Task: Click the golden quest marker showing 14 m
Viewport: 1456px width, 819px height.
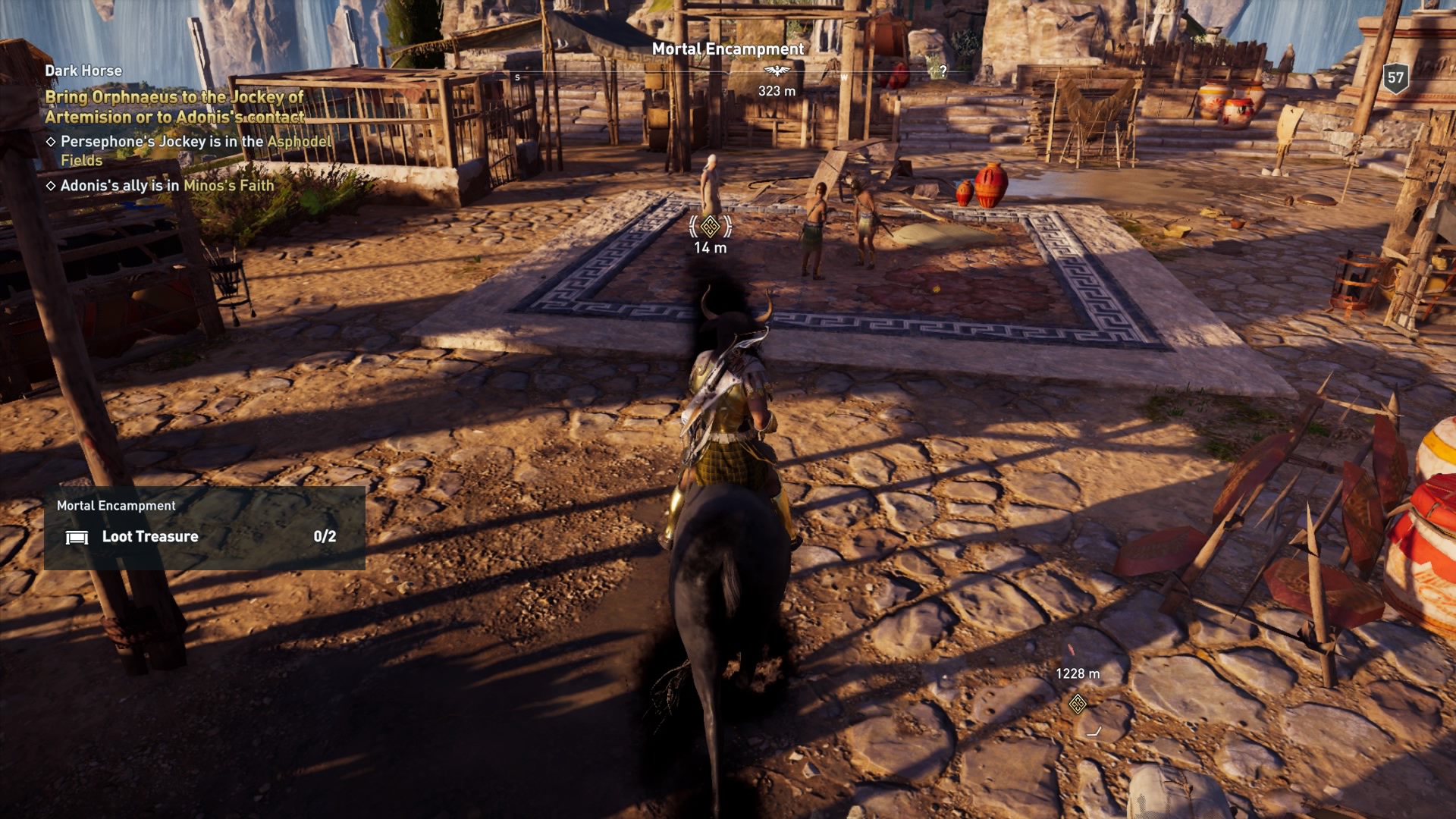Action: pos(709,225)
